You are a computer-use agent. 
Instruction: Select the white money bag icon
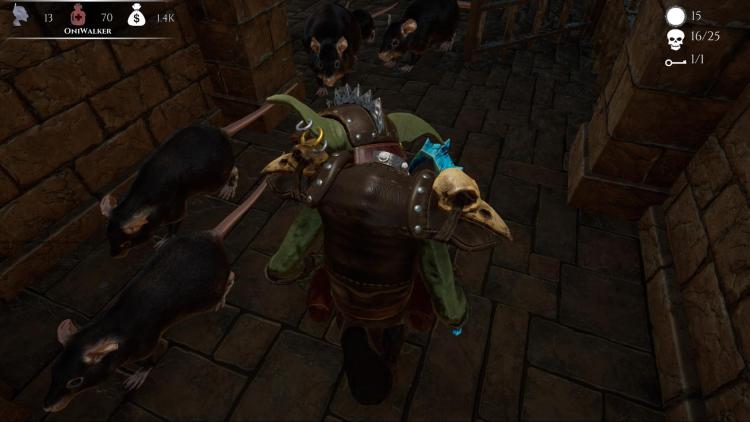(x=138, y=15)
